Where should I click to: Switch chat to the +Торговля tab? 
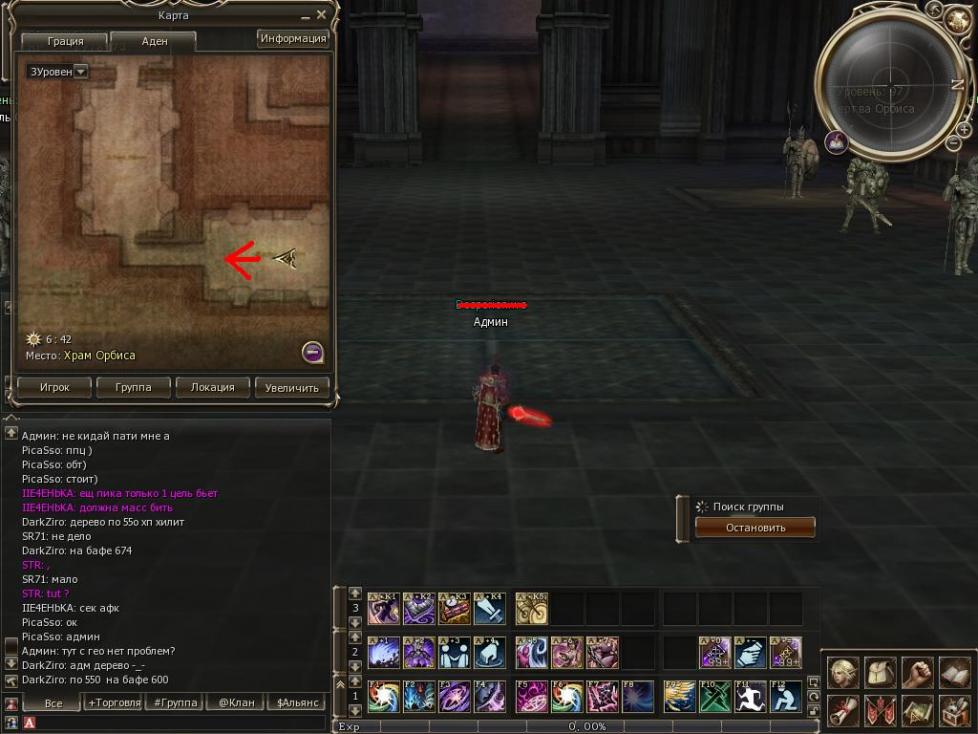click(x=114, y=703)
